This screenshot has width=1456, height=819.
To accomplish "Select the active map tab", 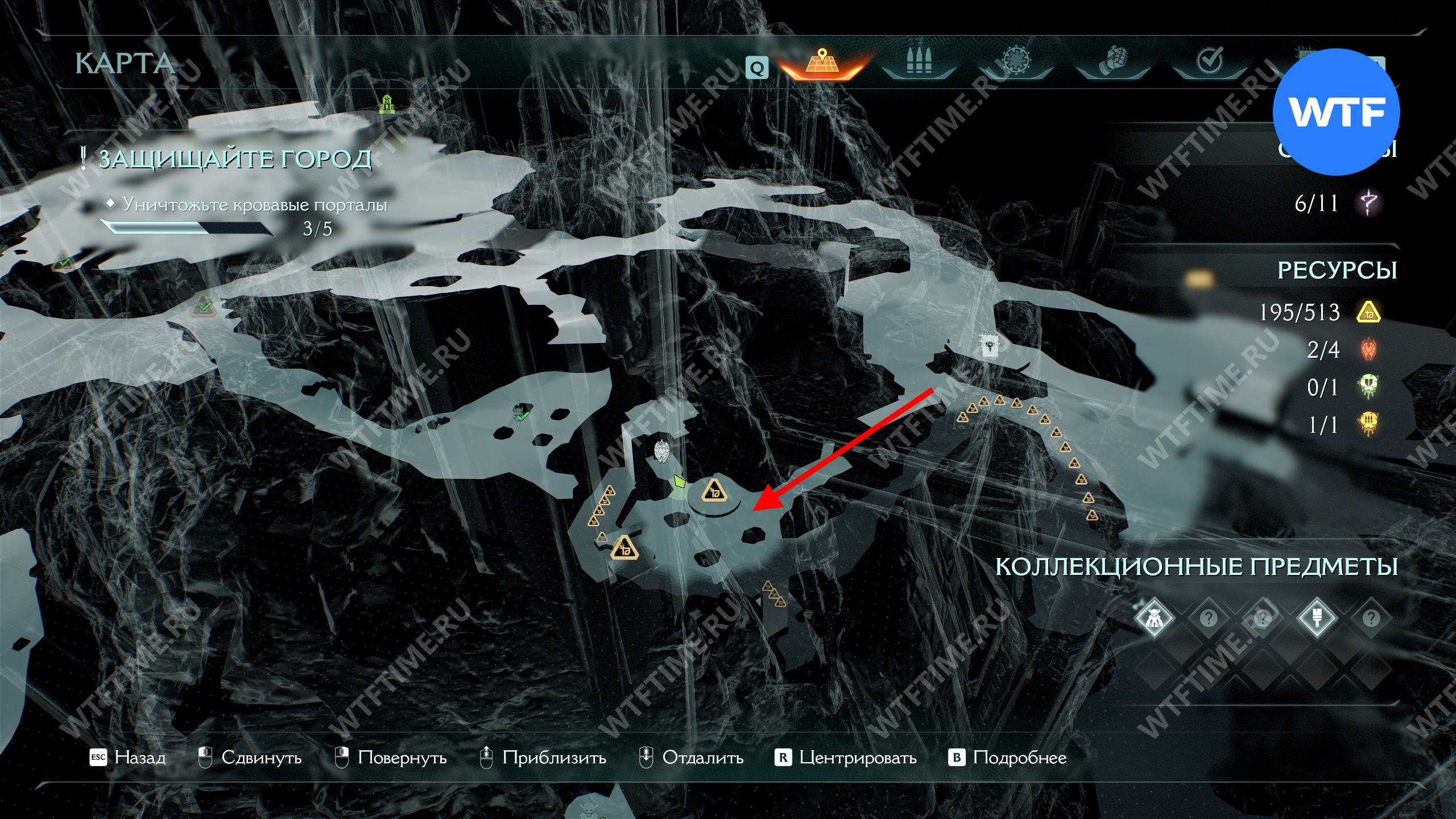I will pos(821,63).
